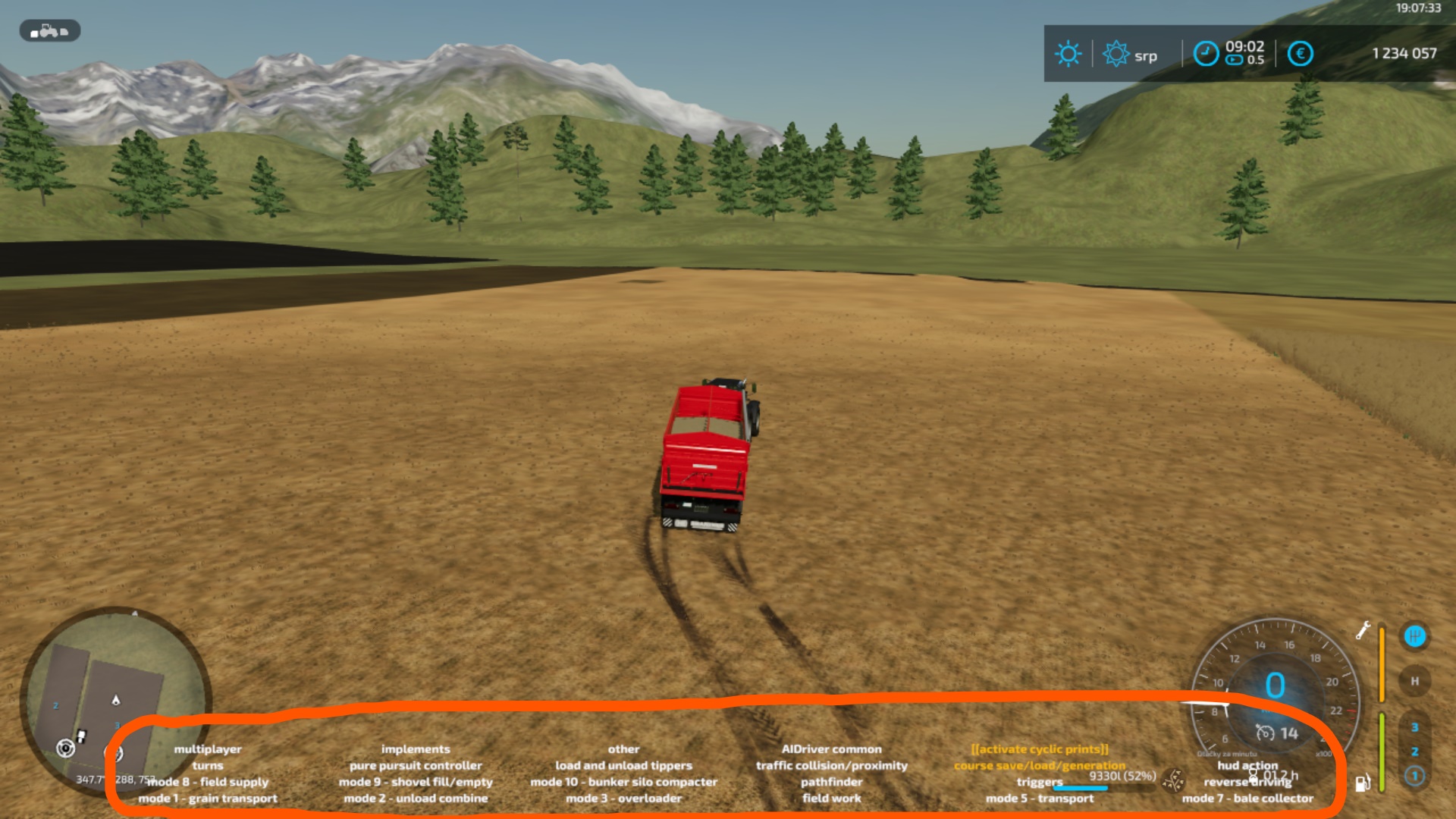Enable the pathfinder debug channel
The height and width of the screenshot is (819, 1456).
pyautogui.click(x=831, y=782)
